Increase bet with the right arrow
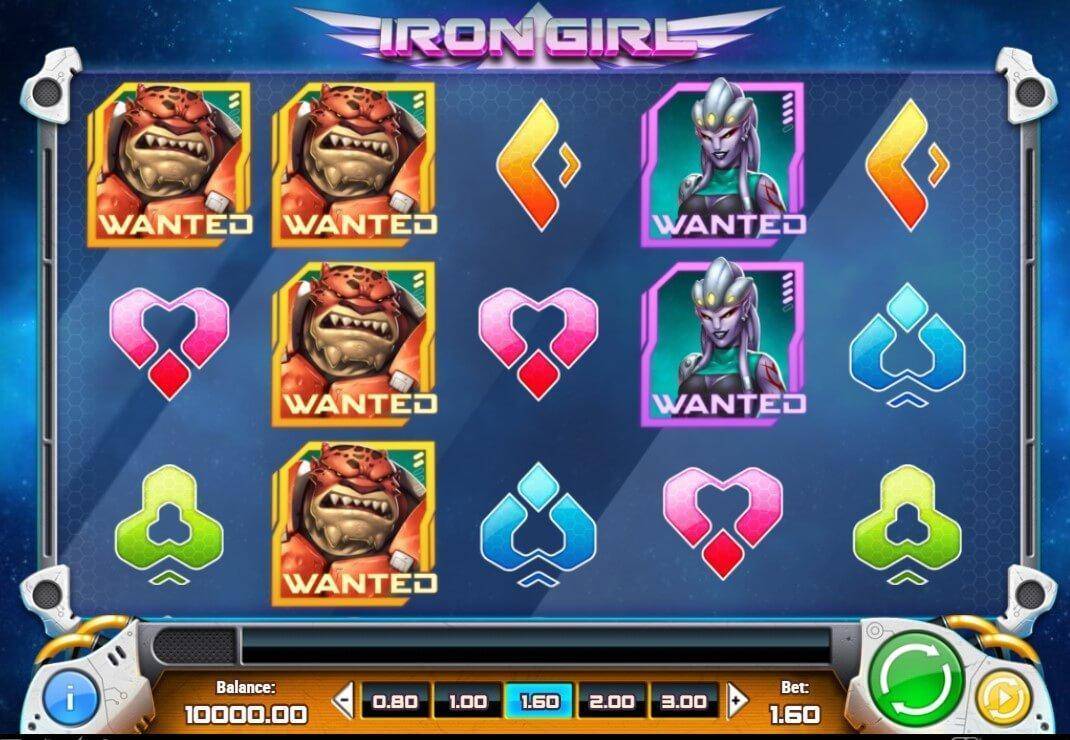This screenshot has height=740, width=1070. [737, 701]
